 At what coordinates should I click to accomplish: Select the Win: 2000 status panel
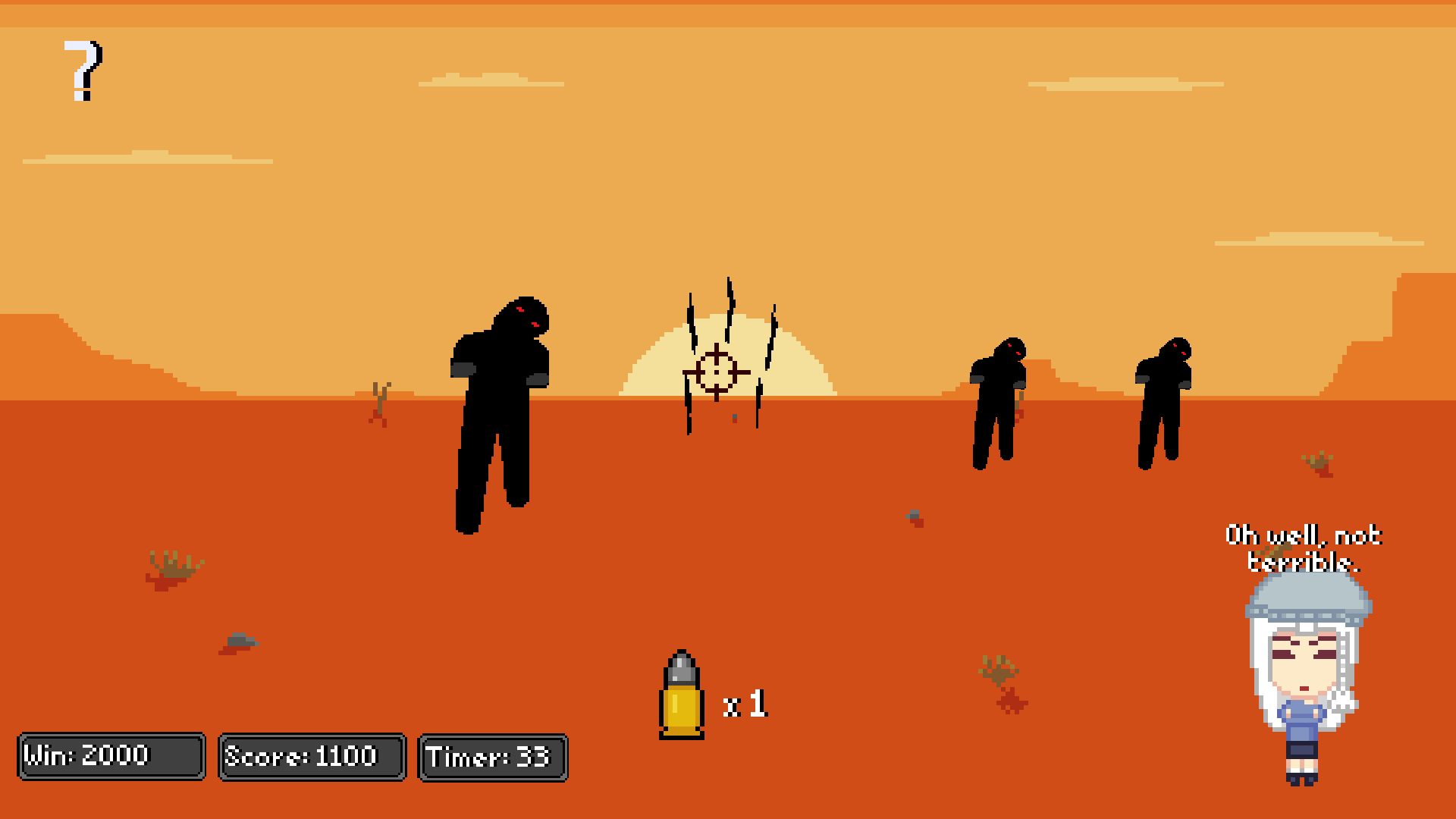111,755
